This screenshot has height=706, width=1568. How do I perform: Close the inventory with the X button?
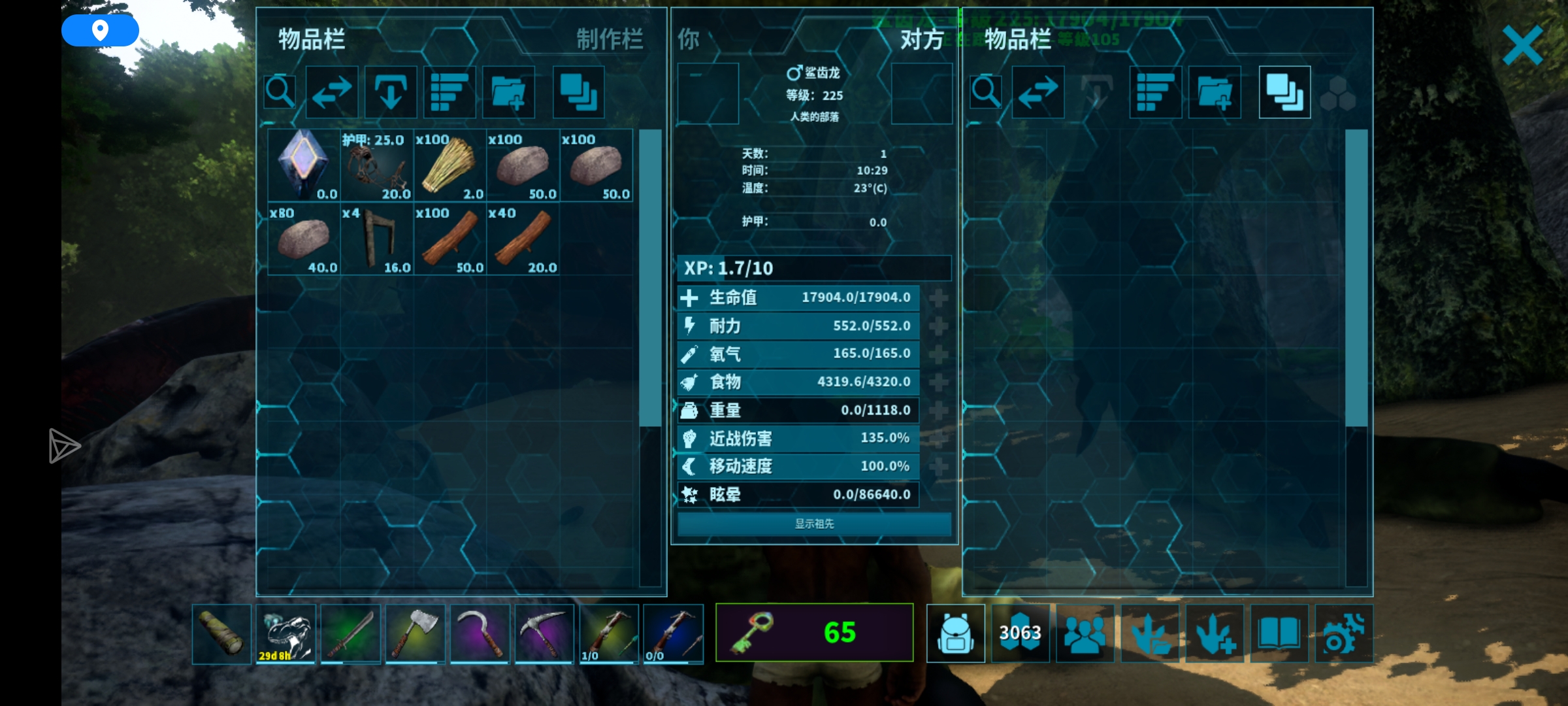1522,45
